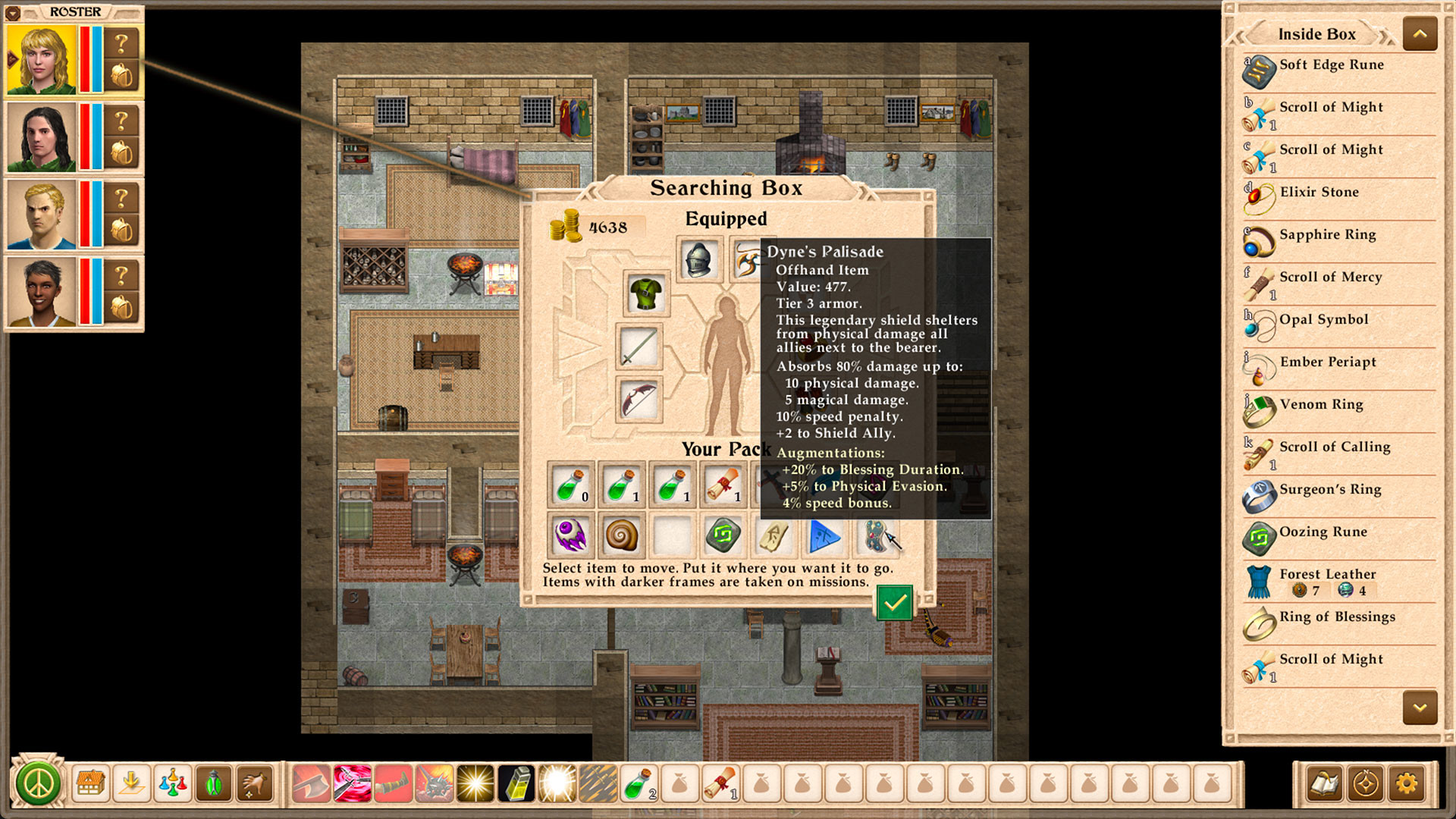Collapse the ROSTER panel with its arrow
1456x819 pixels.
[14, 11]
